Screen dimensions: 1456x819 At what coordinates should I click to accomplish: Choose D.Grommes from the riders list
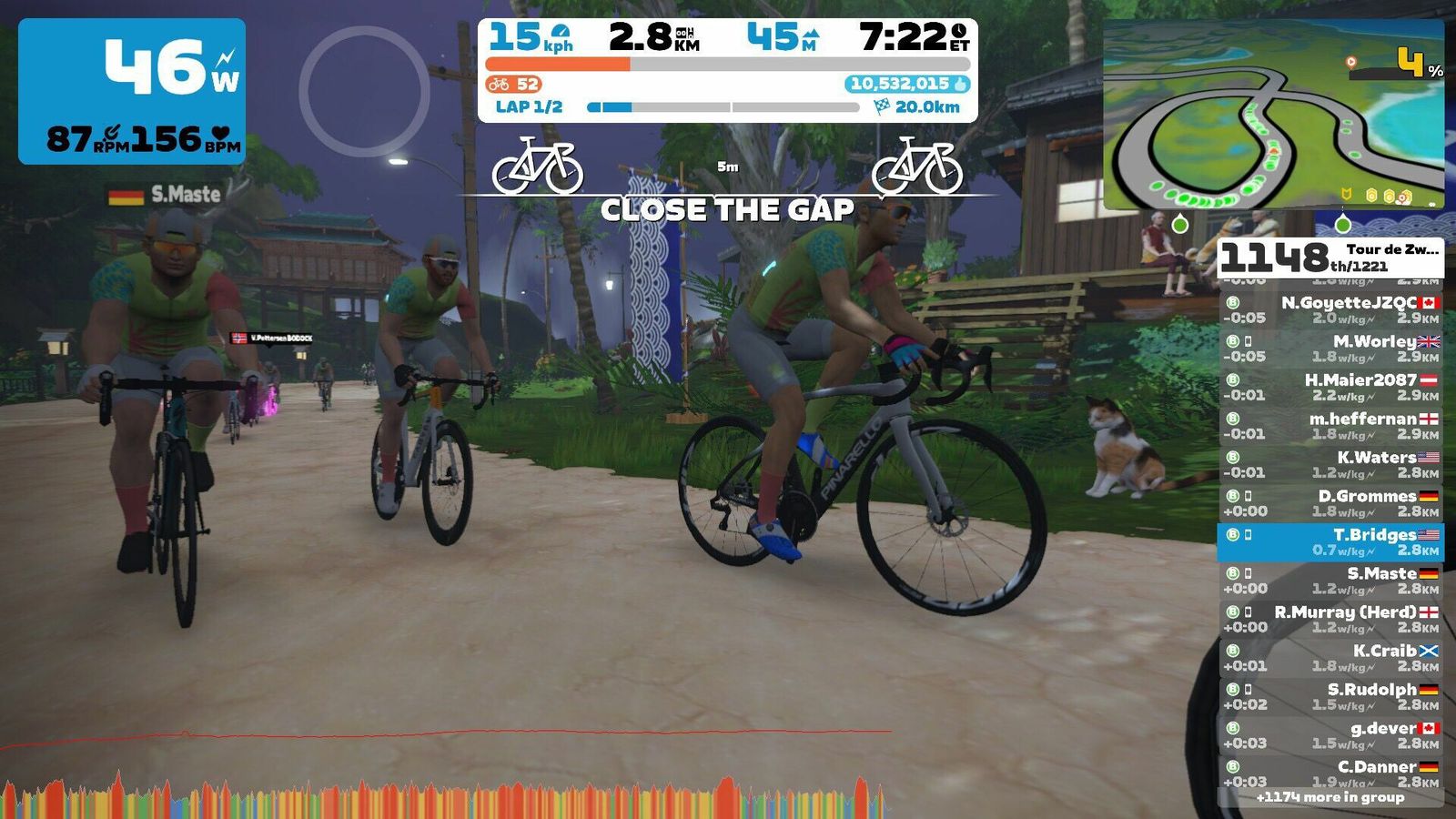pyautogui.click(x=1330, y=503)
